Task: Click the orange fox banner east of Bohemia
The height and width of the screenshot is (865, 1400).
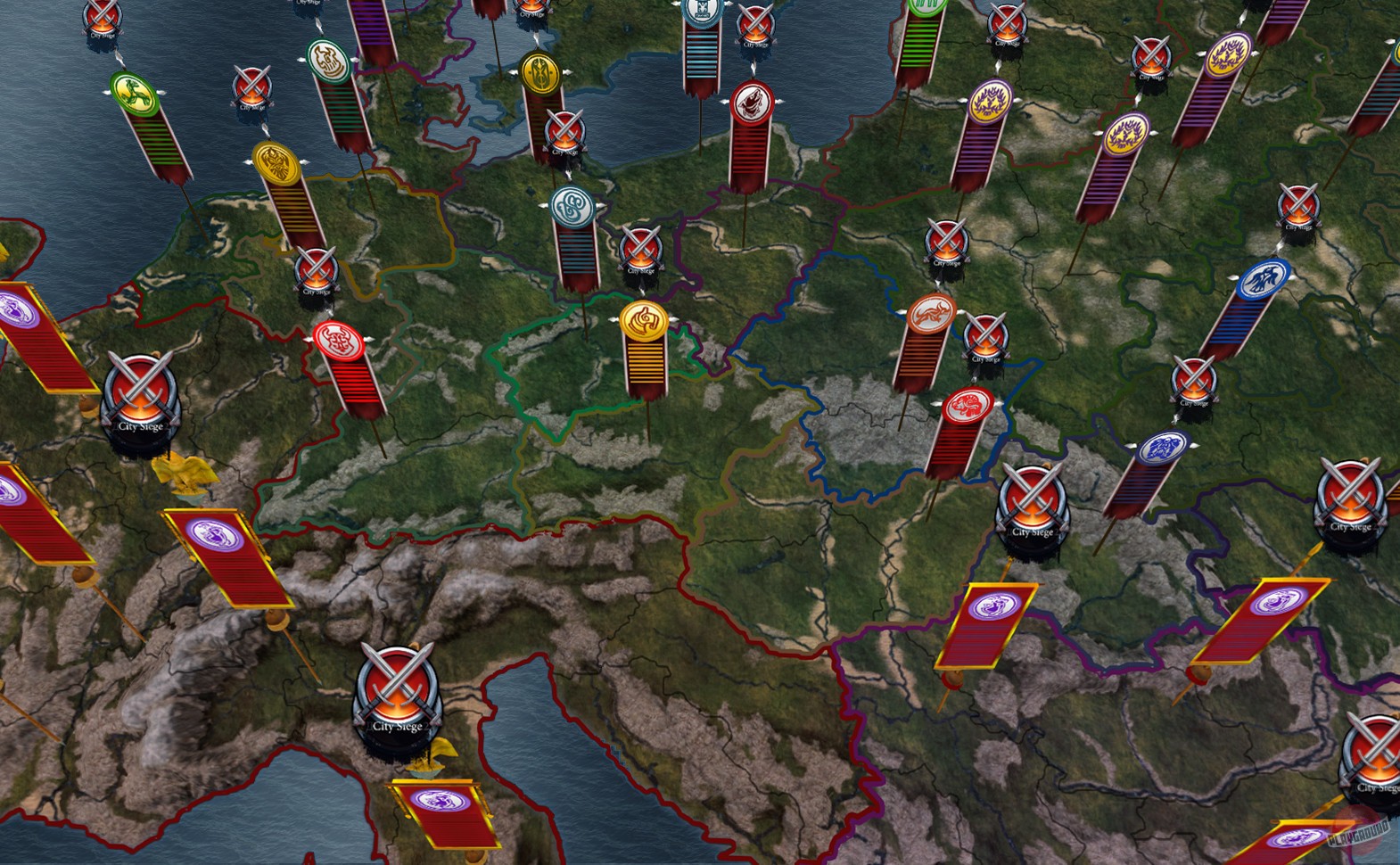Action: [x=929, y=312]
